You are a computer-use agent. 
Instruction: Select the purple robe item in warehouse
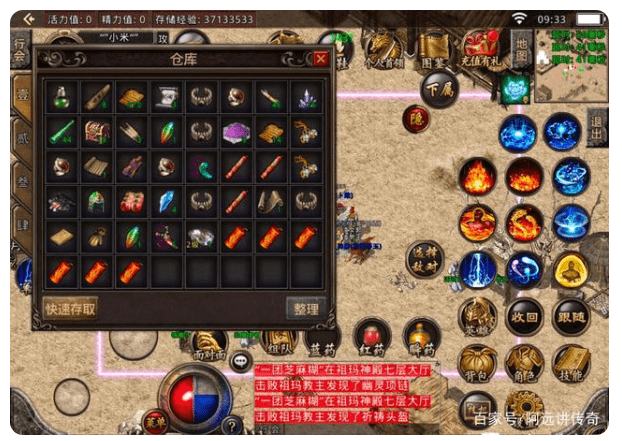tap(236, 131)
